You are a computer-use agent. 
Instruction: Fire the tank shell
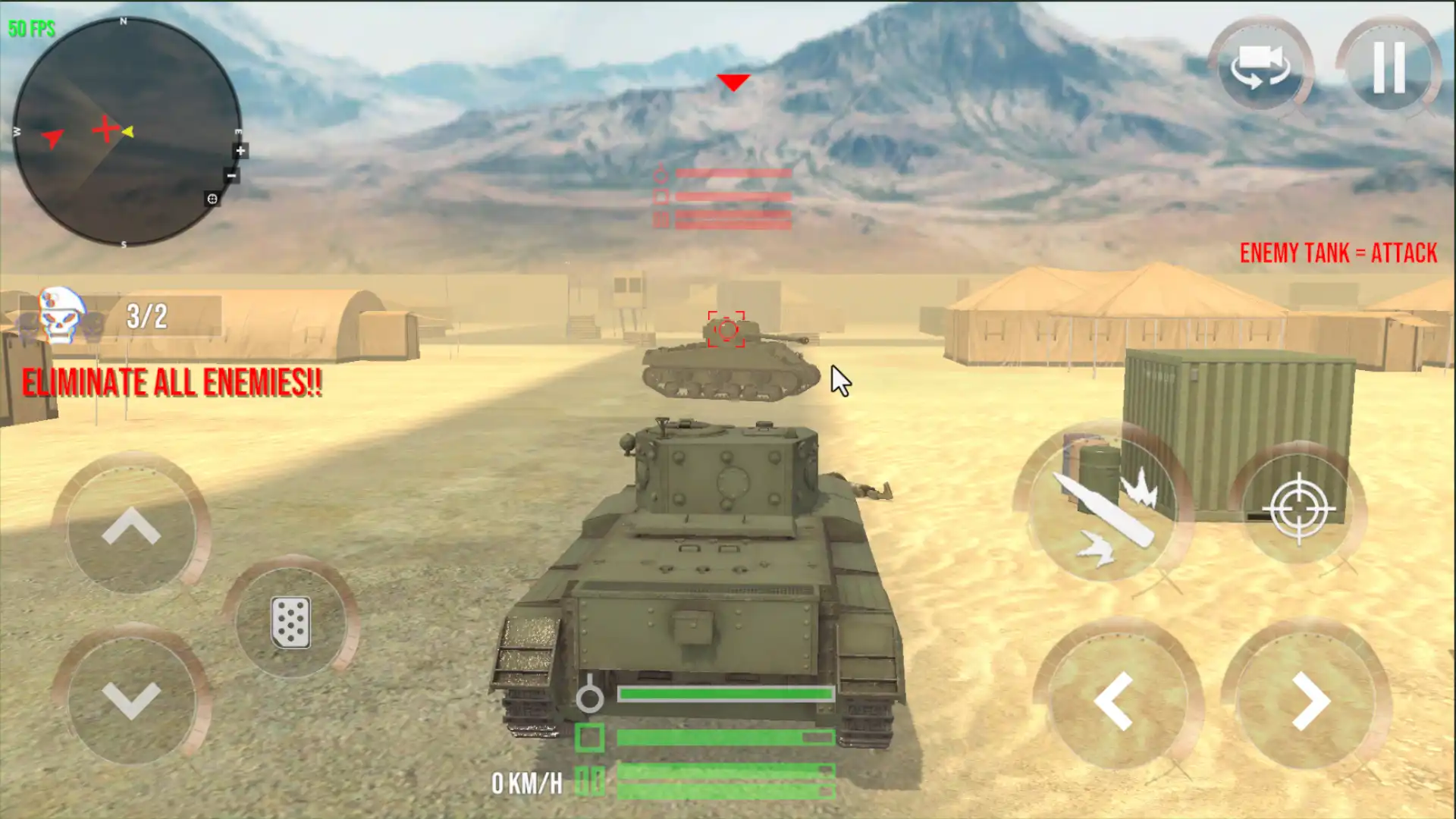(x=1103, y=504)
